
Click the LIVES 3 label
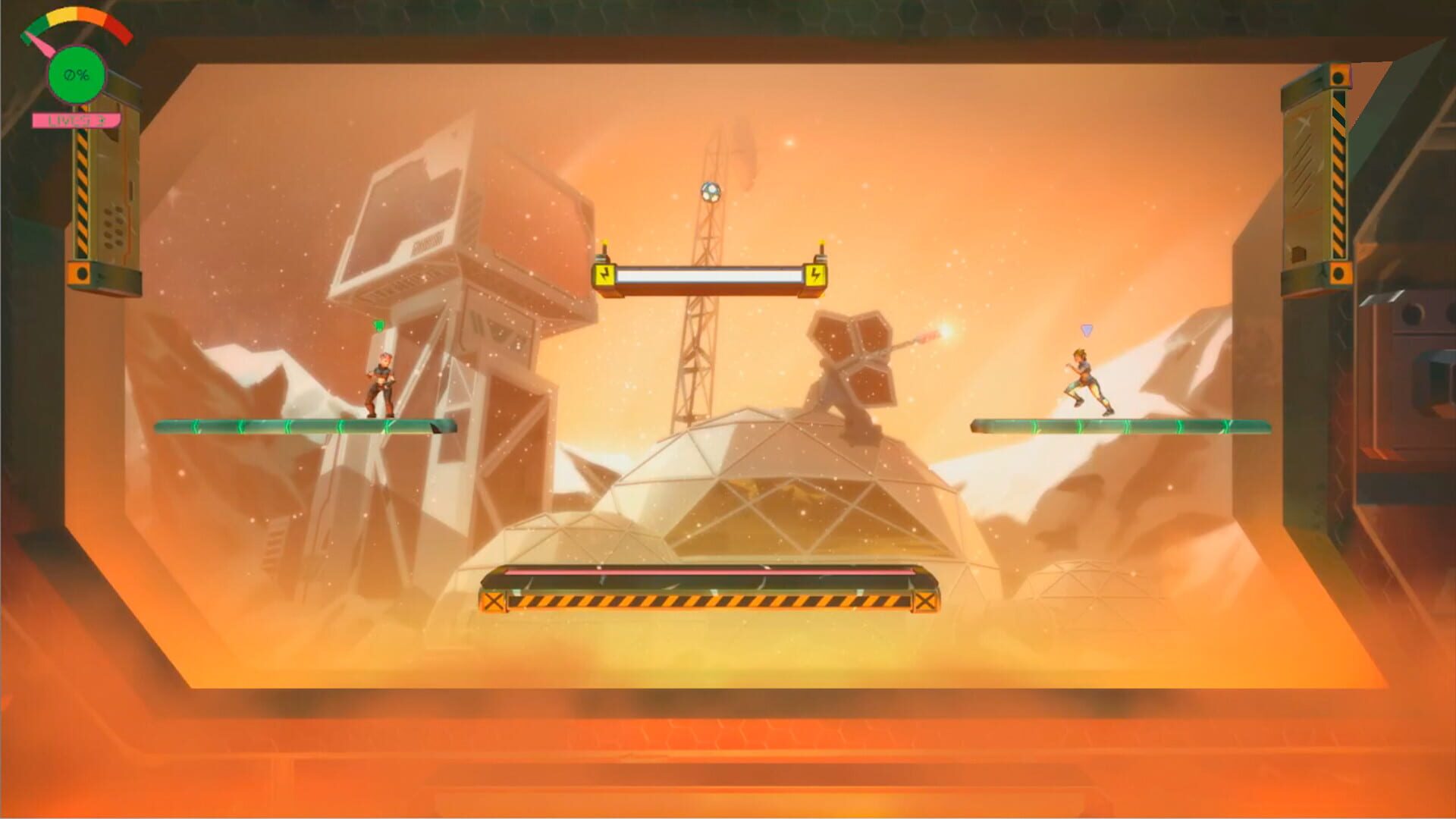coord(76,119)
